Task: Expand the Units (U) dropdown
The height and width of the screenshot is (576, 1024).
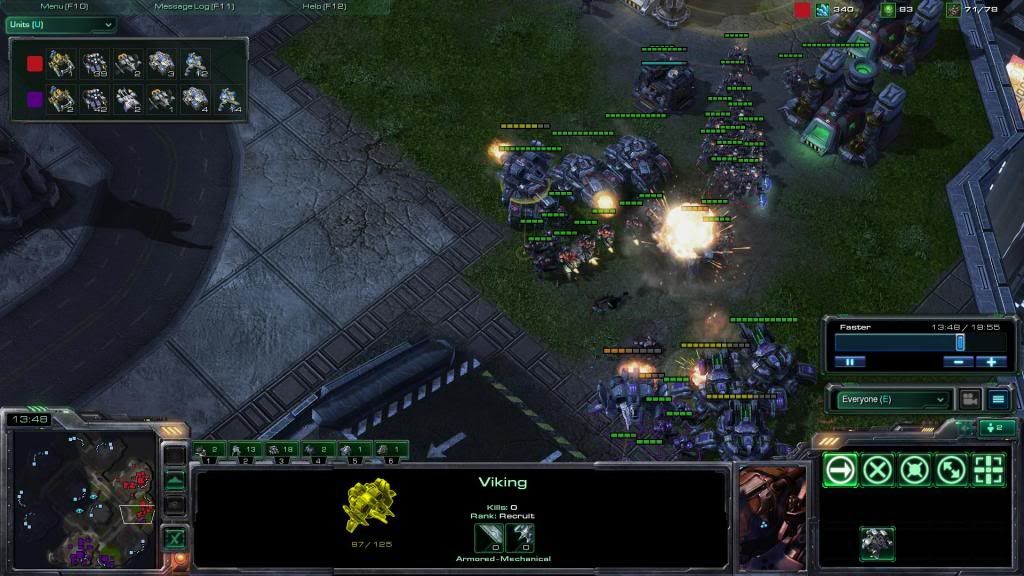Action: (60, 24)
